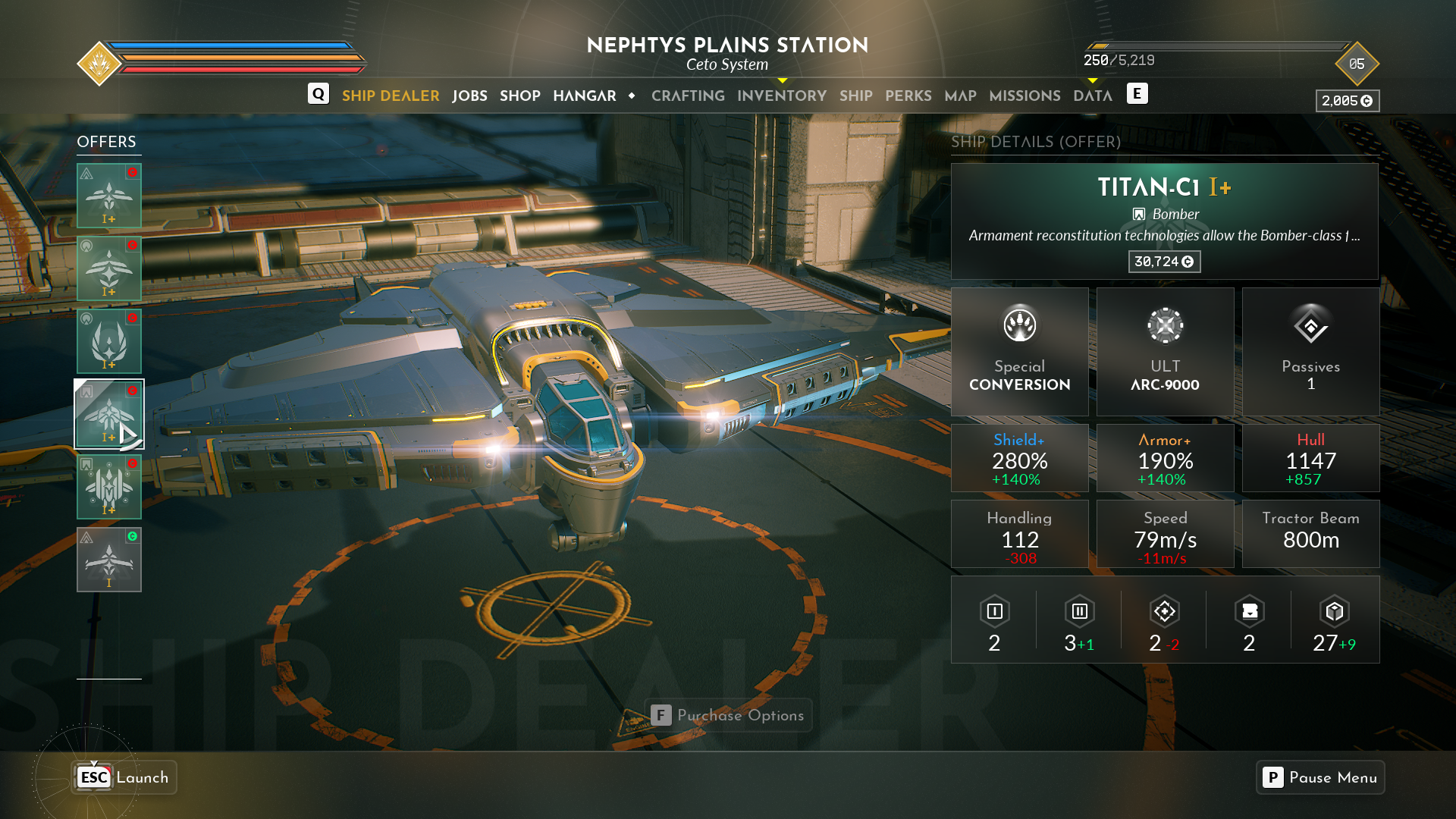
Task: Open the Pause Menu
Action: pyautogui.click(x=1320, y=777)
